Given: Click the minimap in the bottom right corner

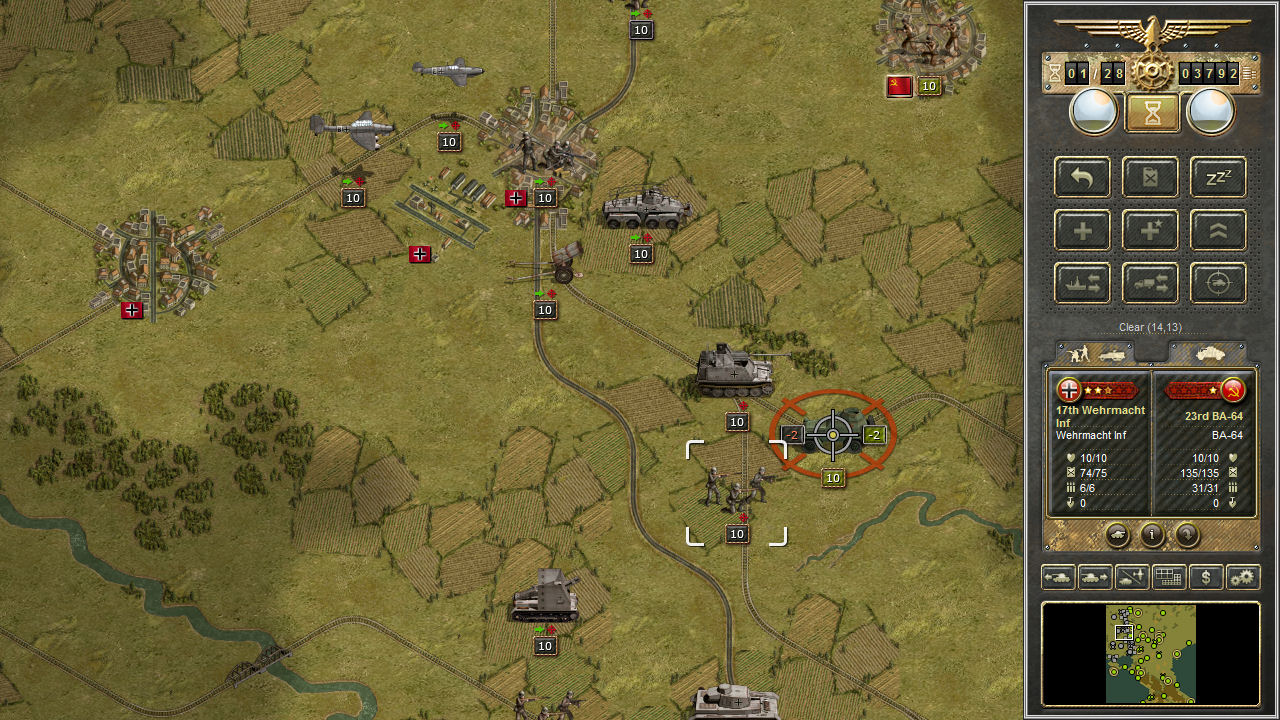Looking at the screenshot, I should (x=1150, y=655).
